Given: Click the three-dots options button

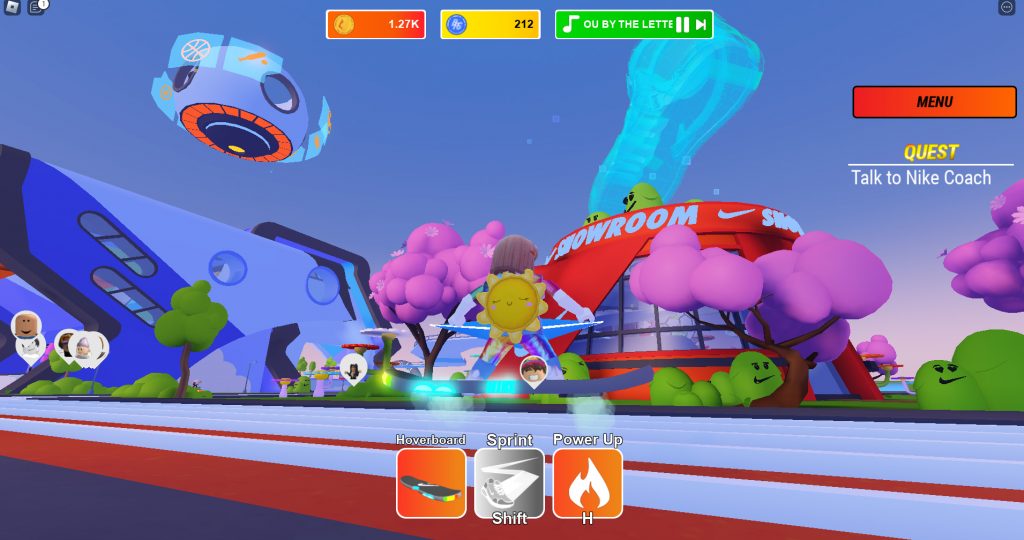Looking at the screenshot, I should [1006, 8].
